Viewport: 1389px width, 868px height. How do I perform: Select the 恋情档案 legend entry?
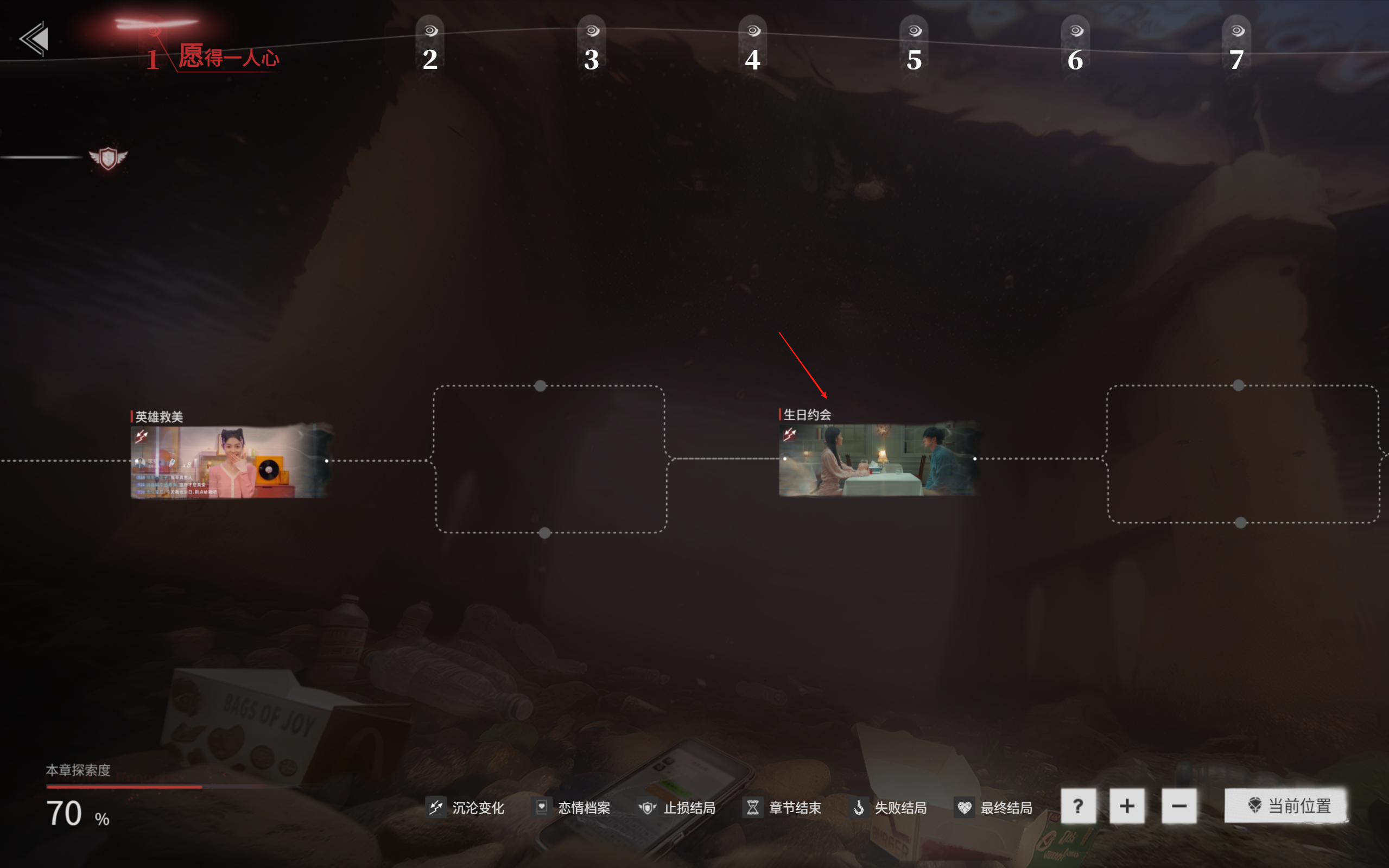pyautogui.click(x=572, y=808)
